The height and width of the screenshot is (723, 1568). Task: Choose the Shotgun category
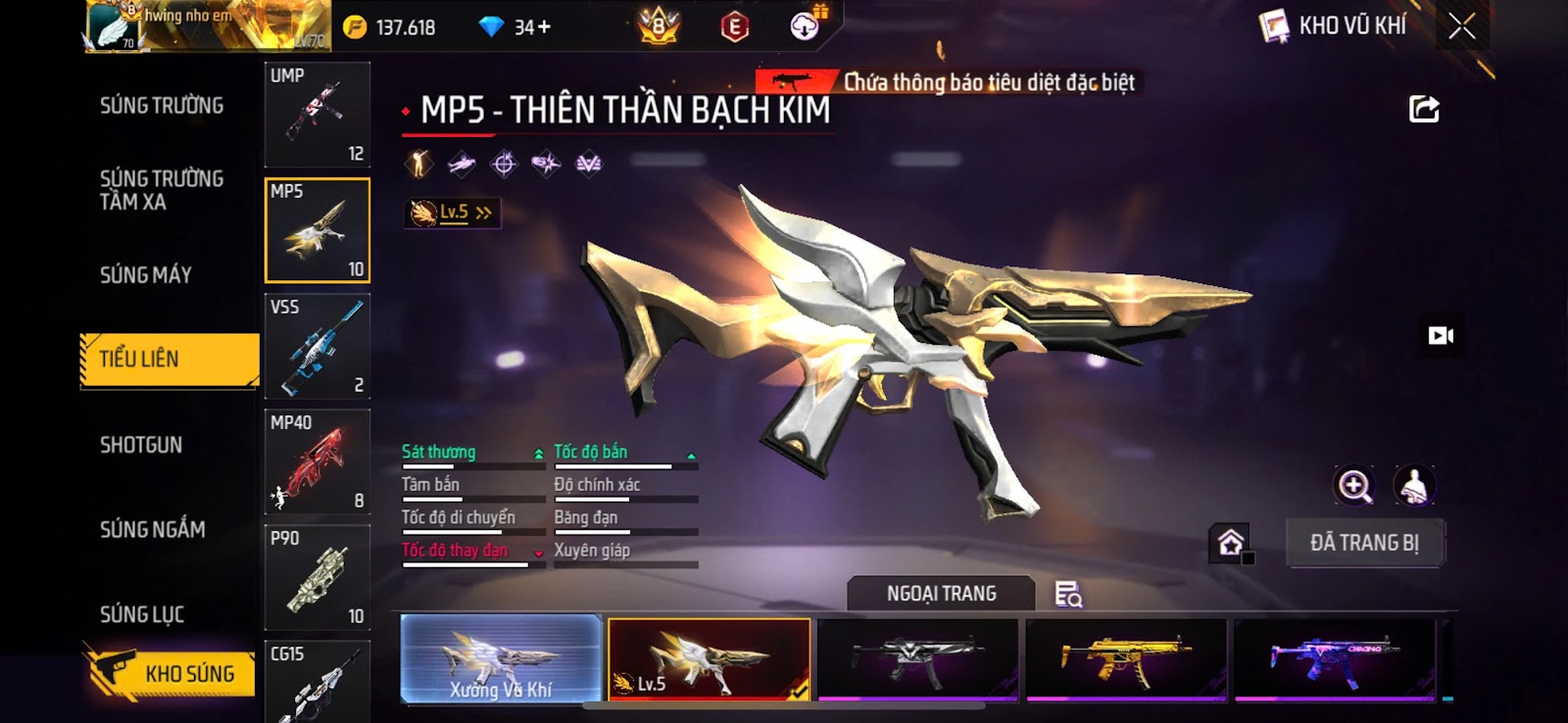click(x=141, y=445)
